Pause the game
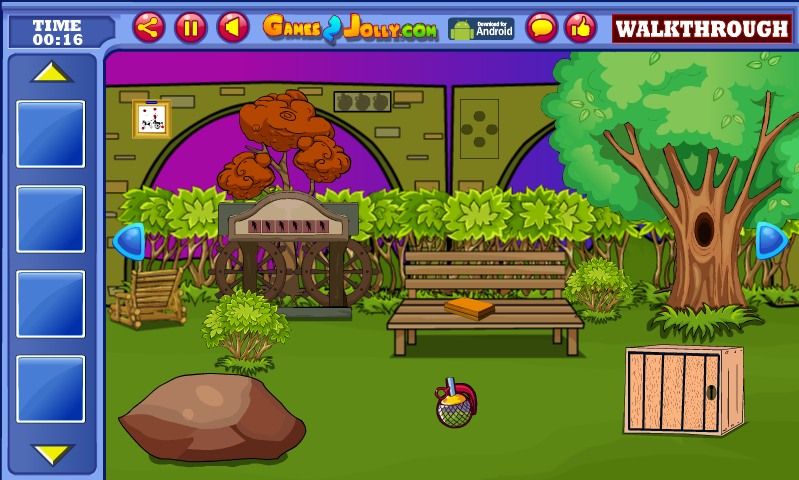 click(191, 27)
